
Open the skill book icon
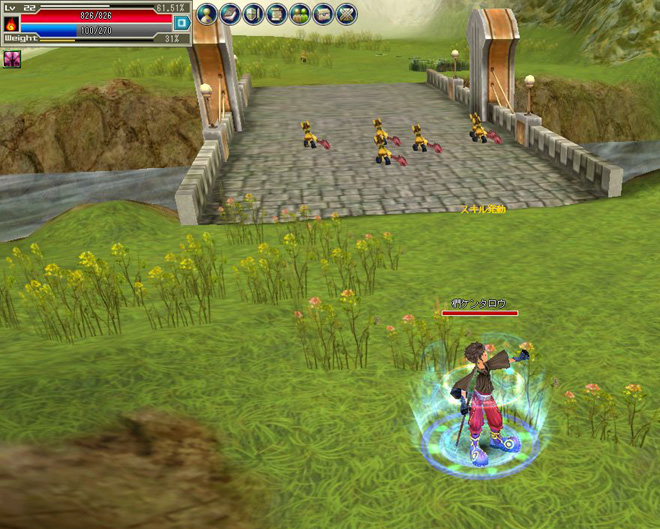[x=230, y=14]
